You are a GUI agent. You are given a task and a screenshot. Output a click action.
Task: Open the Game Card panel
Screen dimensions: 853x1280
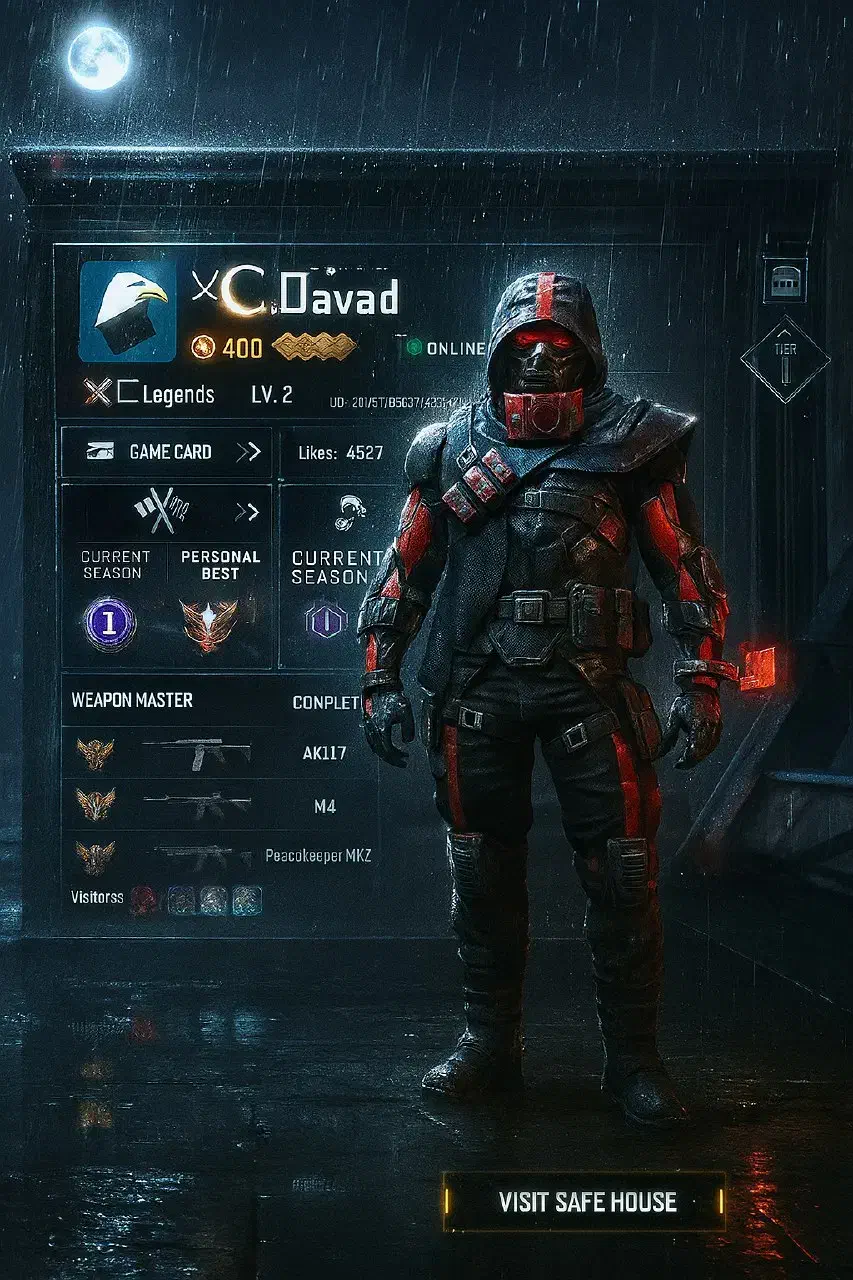click(166, 452)
